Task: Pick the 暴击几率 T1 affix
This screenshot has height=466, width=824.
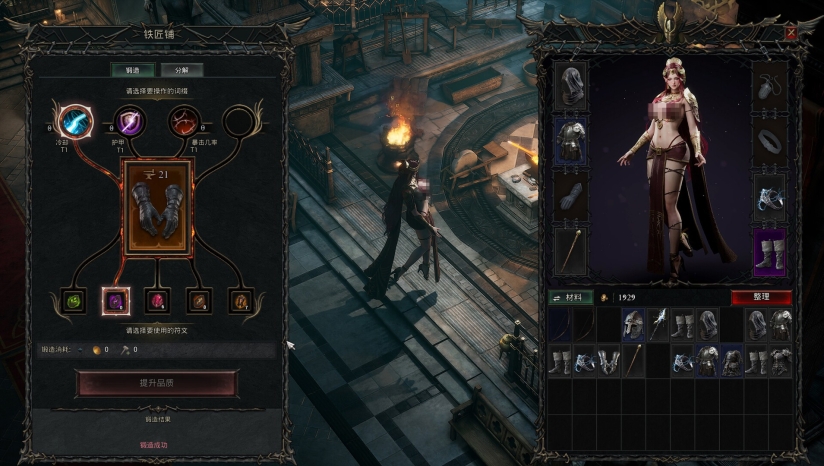Action: pos(184,122)
